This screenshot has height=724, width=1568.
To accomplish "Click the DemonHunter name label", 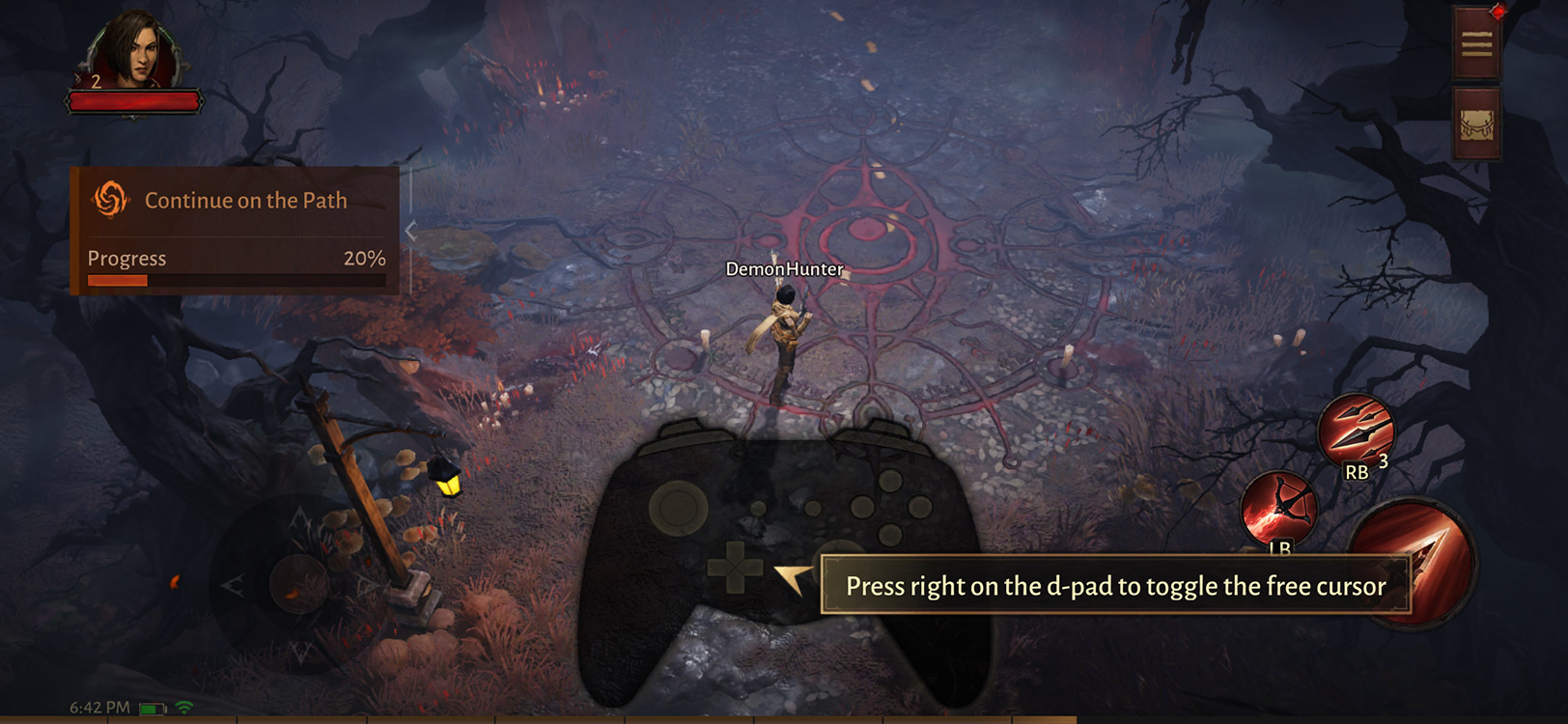I will (784, 270).
